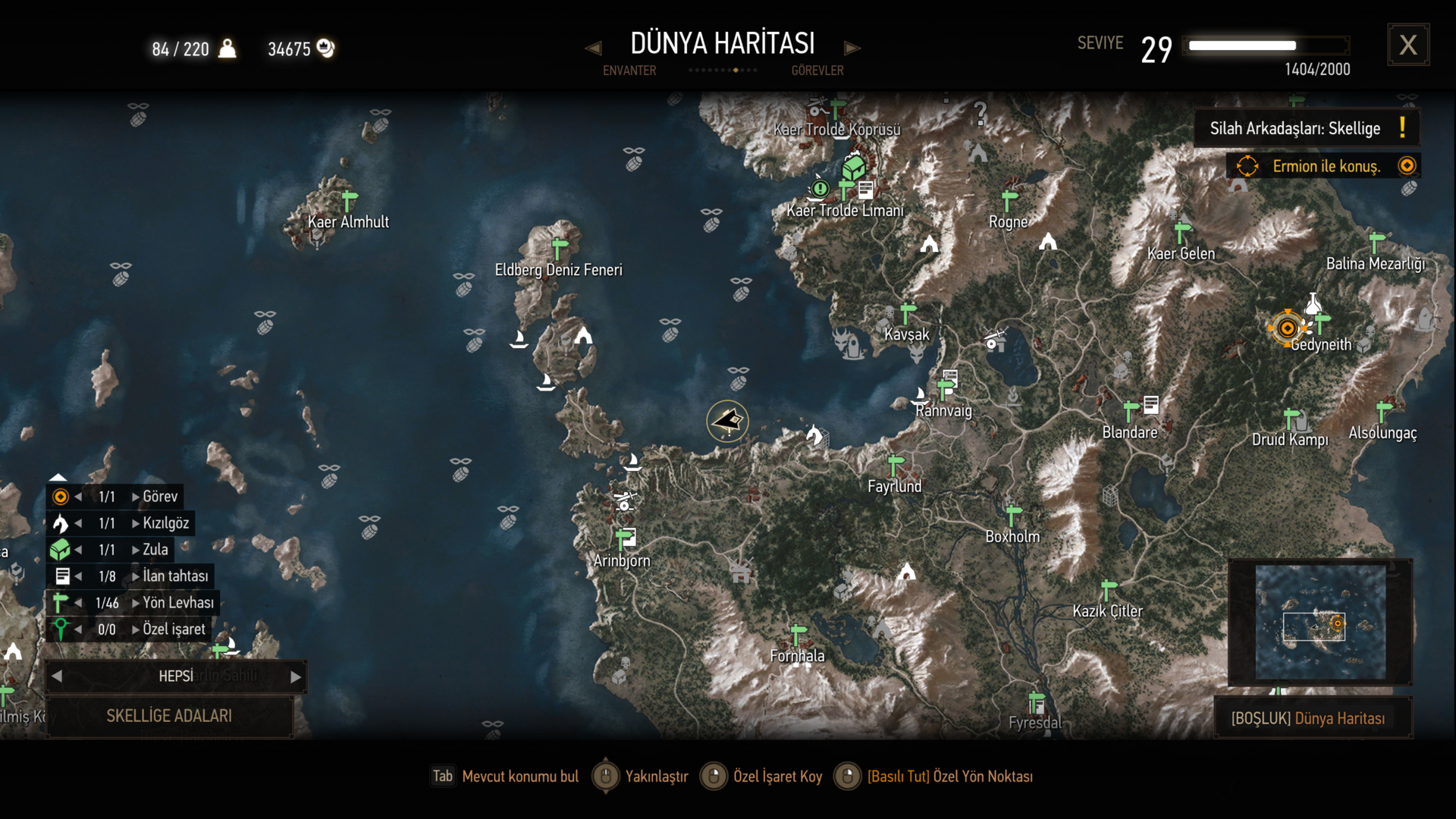Switch to the Envanter tab
This screenshot has height=819, width=1456.
click(x=629, y=71)
